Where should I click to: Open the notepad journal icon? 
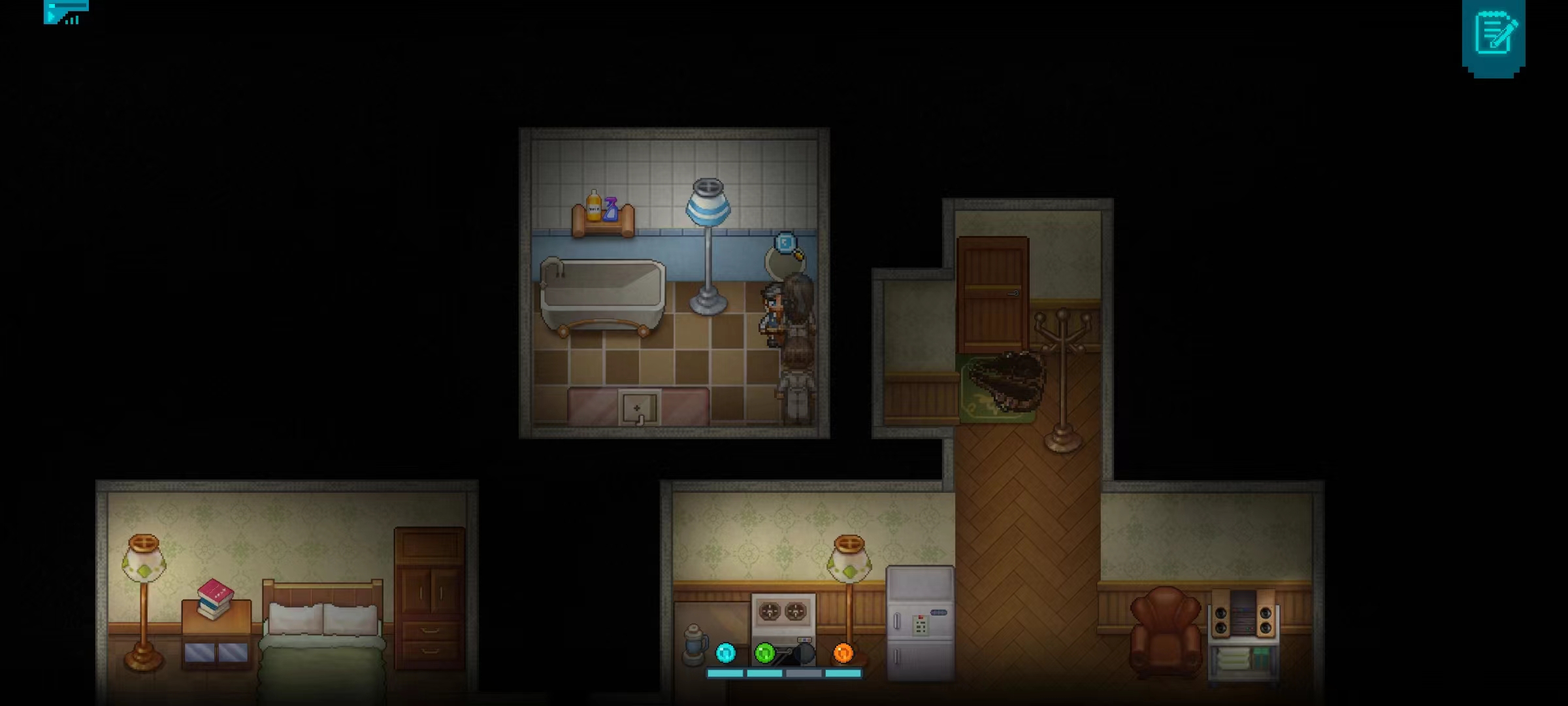(1494, 35)
